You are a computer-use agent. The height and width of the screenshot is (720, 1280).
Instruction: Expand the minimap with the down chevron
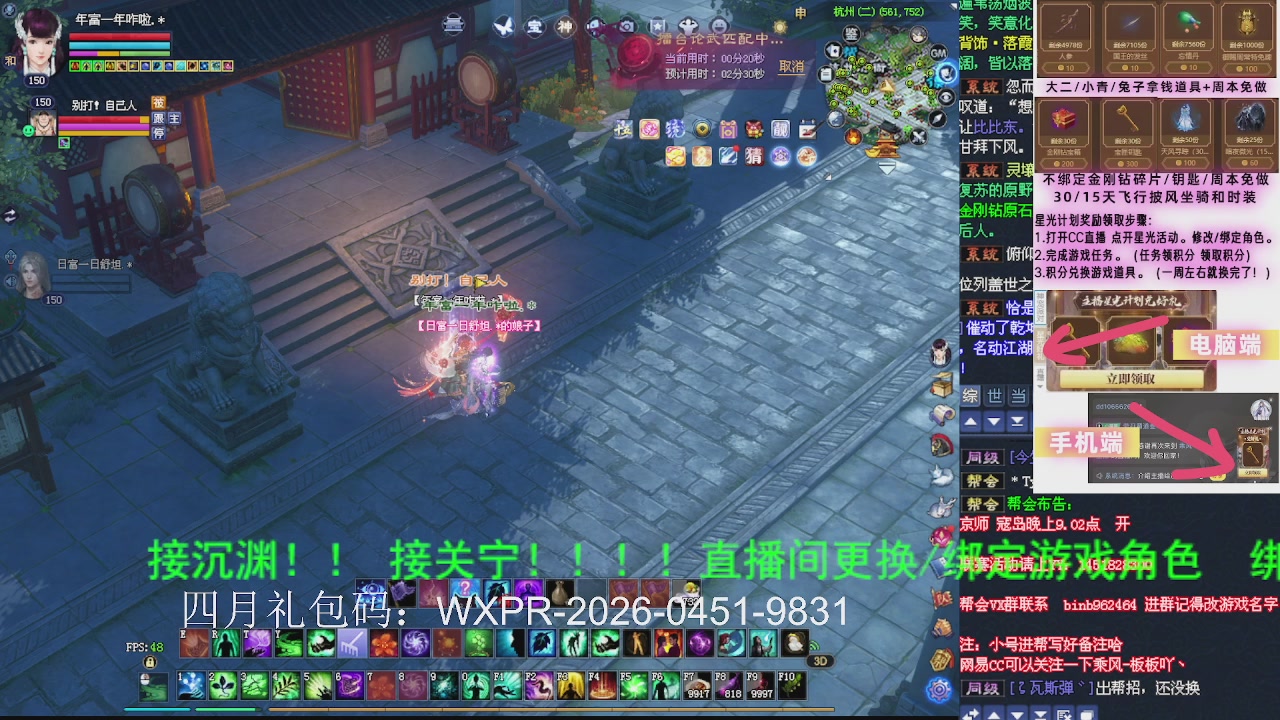click(886, 165)
